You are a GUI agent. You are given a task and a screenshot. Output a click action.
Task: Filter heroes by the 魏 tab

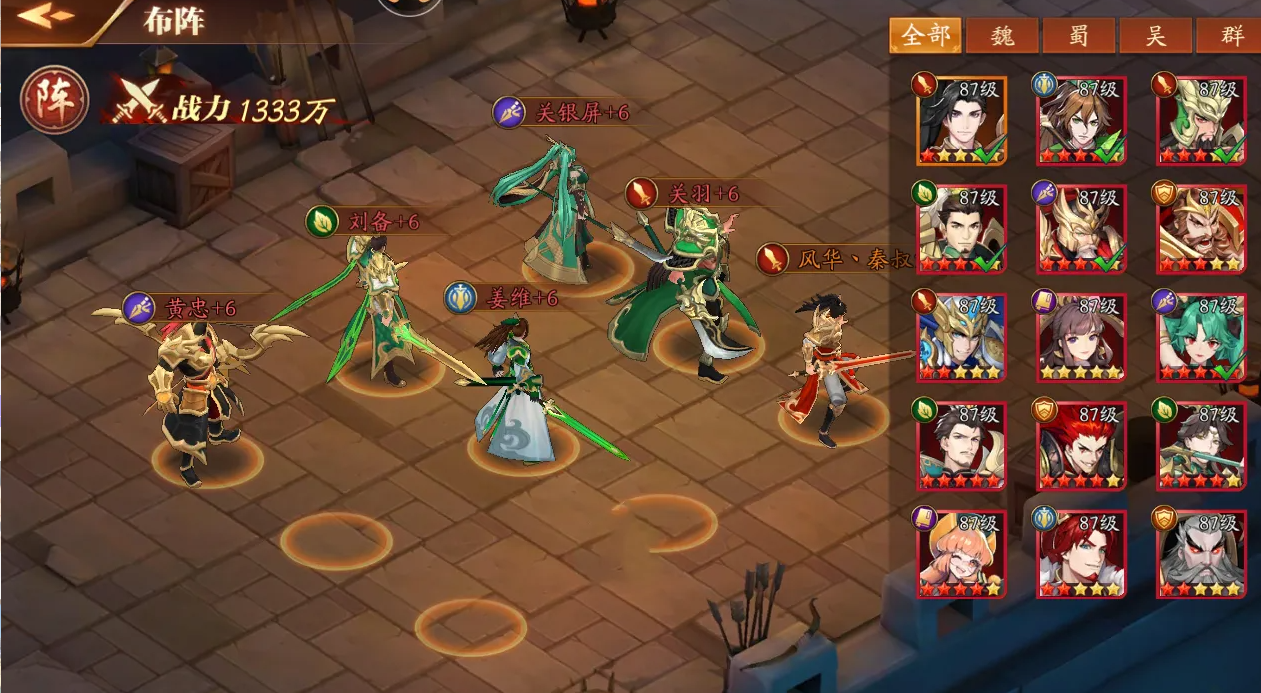(x=1002, y=37)
